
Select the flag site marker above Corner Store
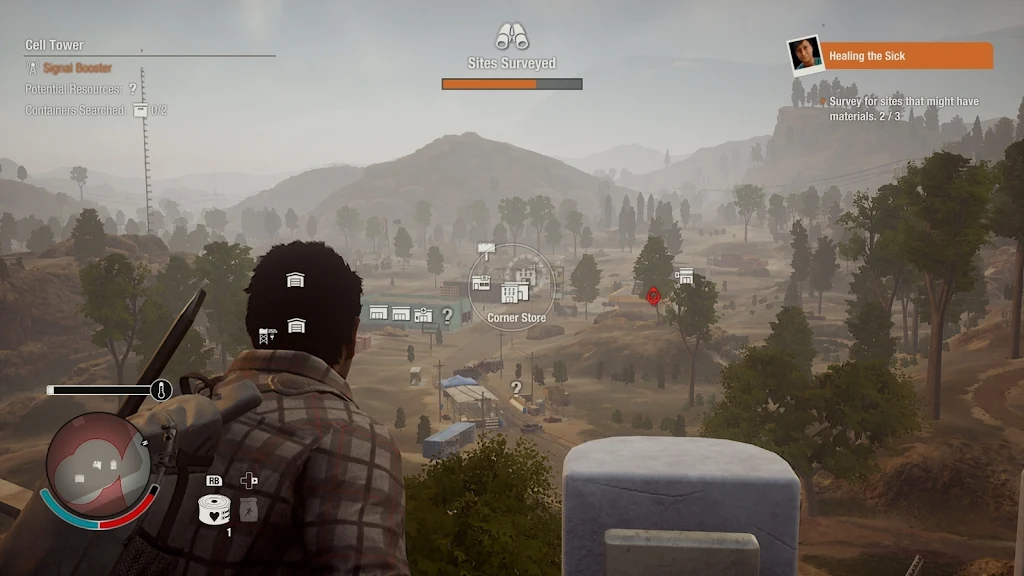click(x=486, y=248)
